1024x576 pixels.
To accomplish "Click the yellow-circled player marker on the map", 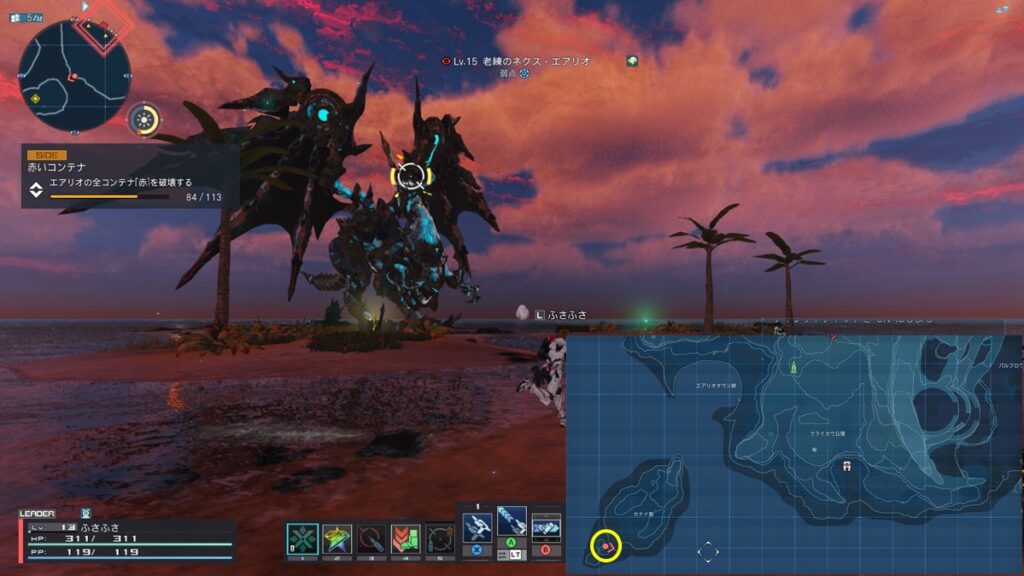I will pyautogui.click(x=606, y=546).
